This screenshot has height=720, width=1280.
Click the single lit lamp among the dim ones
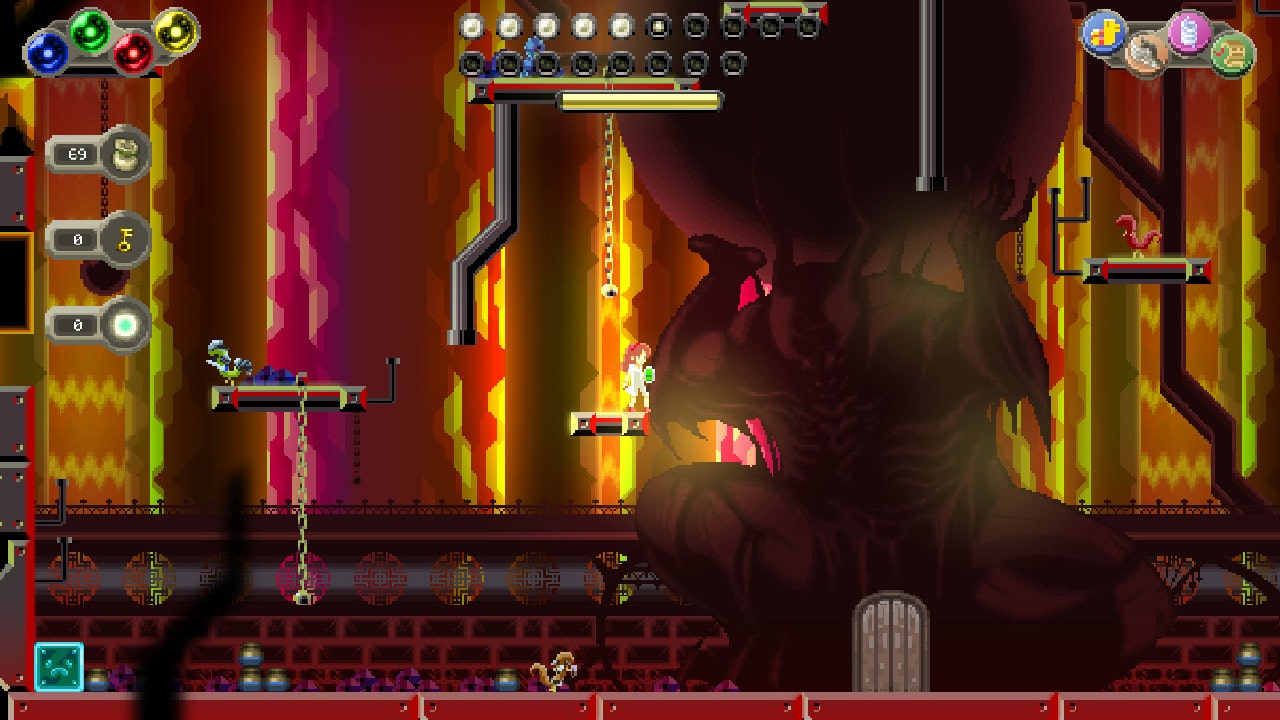(658, 27)
